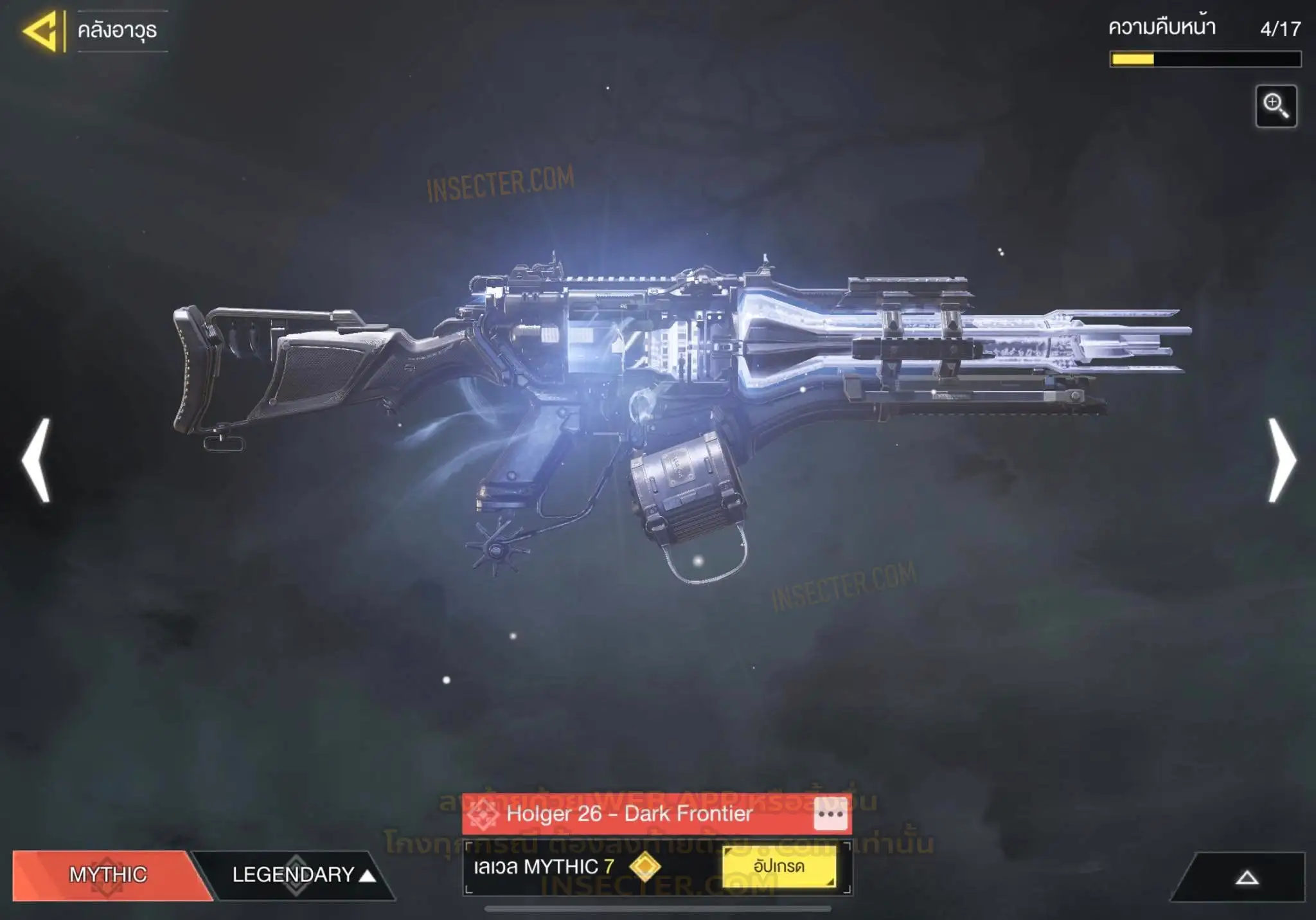Open the three-dot menu beside Holger 26
The width and height of the screenshot is (1316, 920).
(830, 814)
